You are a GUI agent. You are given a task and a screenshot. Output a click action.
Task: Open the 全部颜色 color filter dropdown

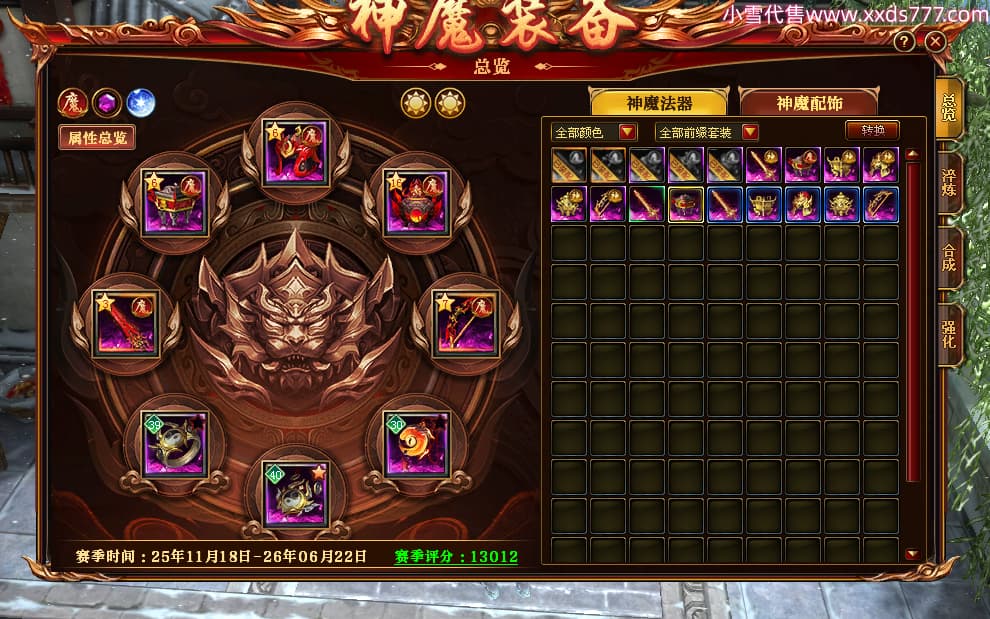tap(594, 132)
